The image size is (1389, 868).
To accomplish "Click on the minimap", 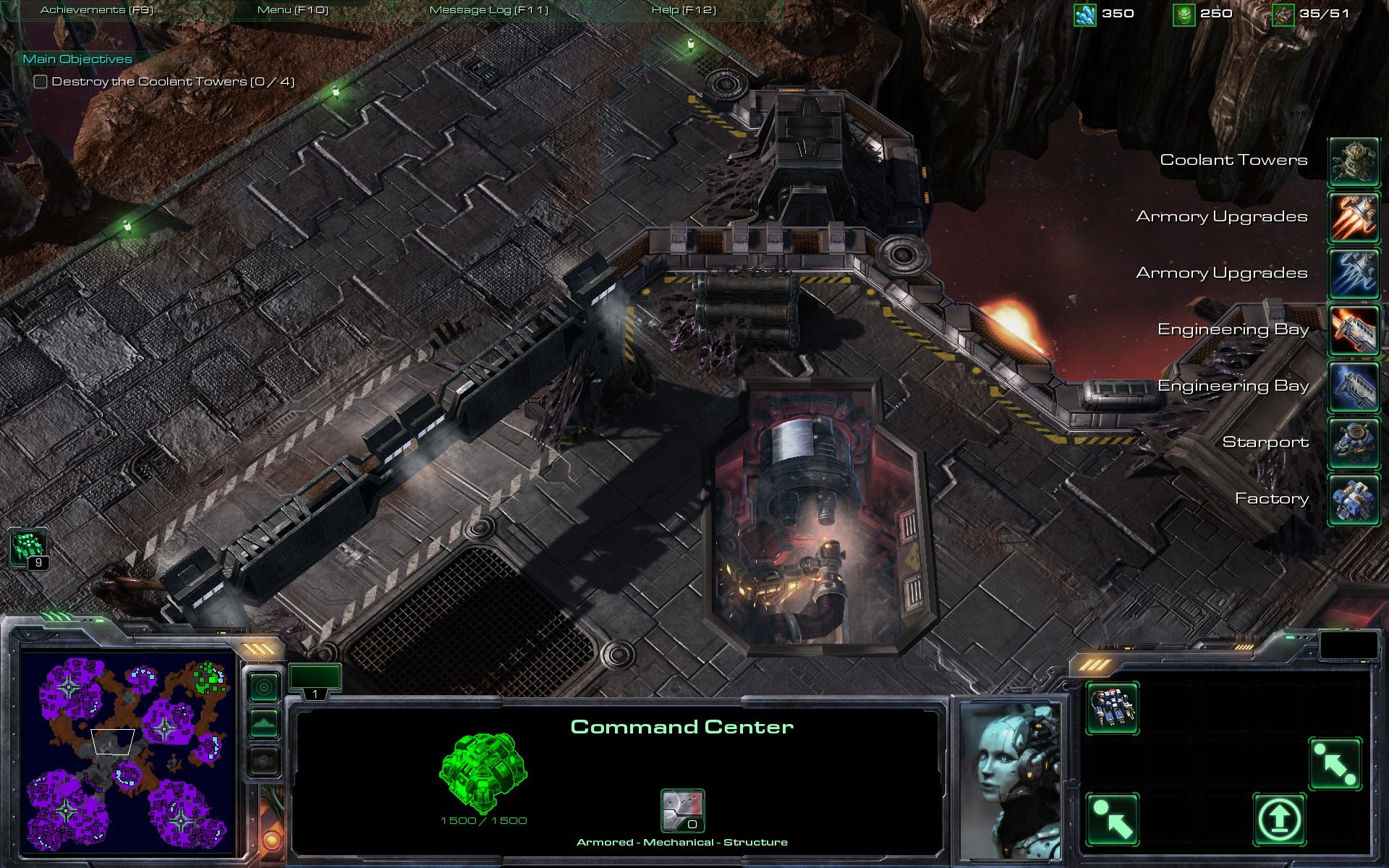I will [128, 754].
